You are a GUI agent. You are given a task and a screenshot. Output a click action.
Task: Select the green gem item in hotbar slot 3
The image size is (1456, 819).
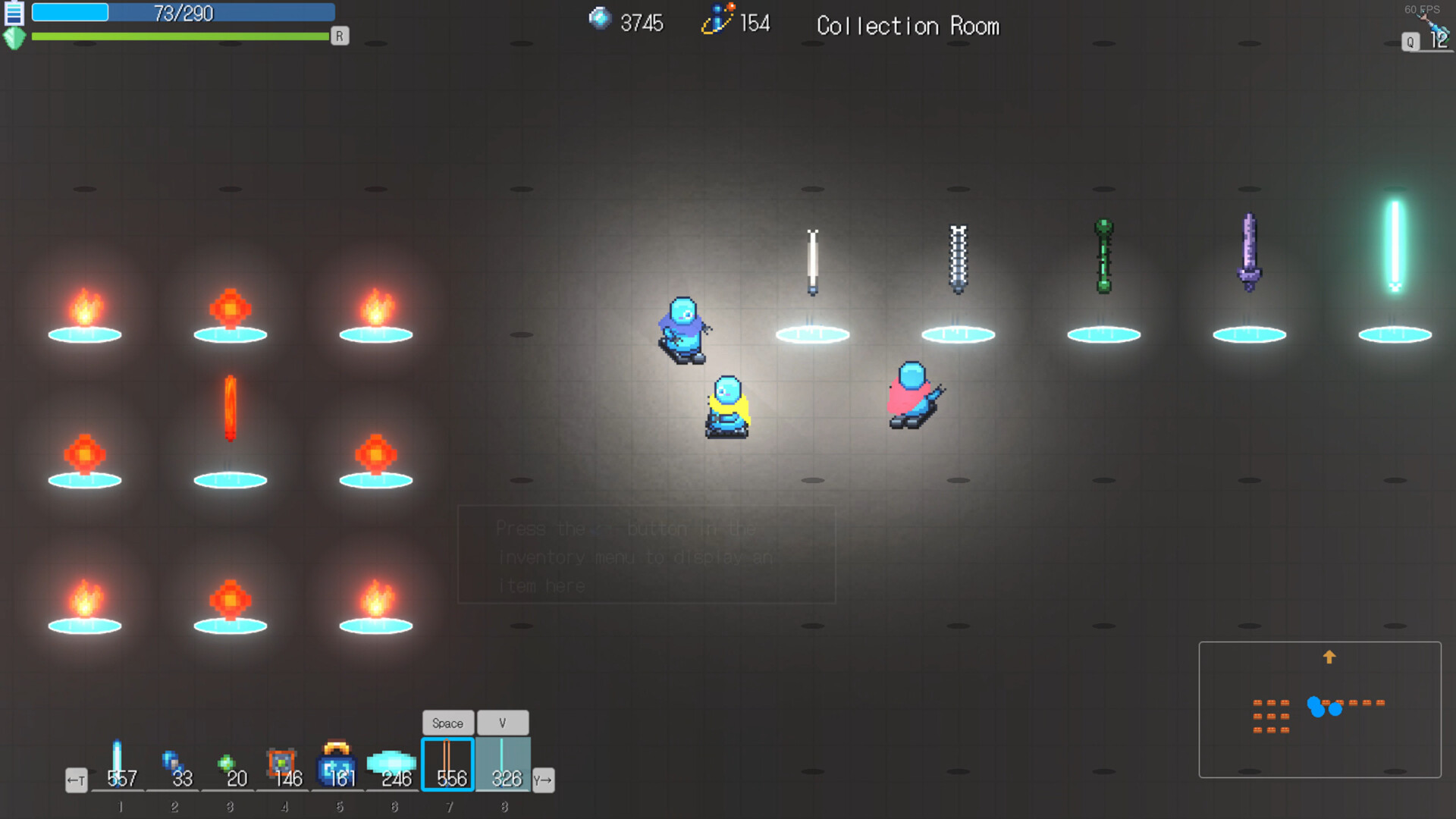point(228,762)
